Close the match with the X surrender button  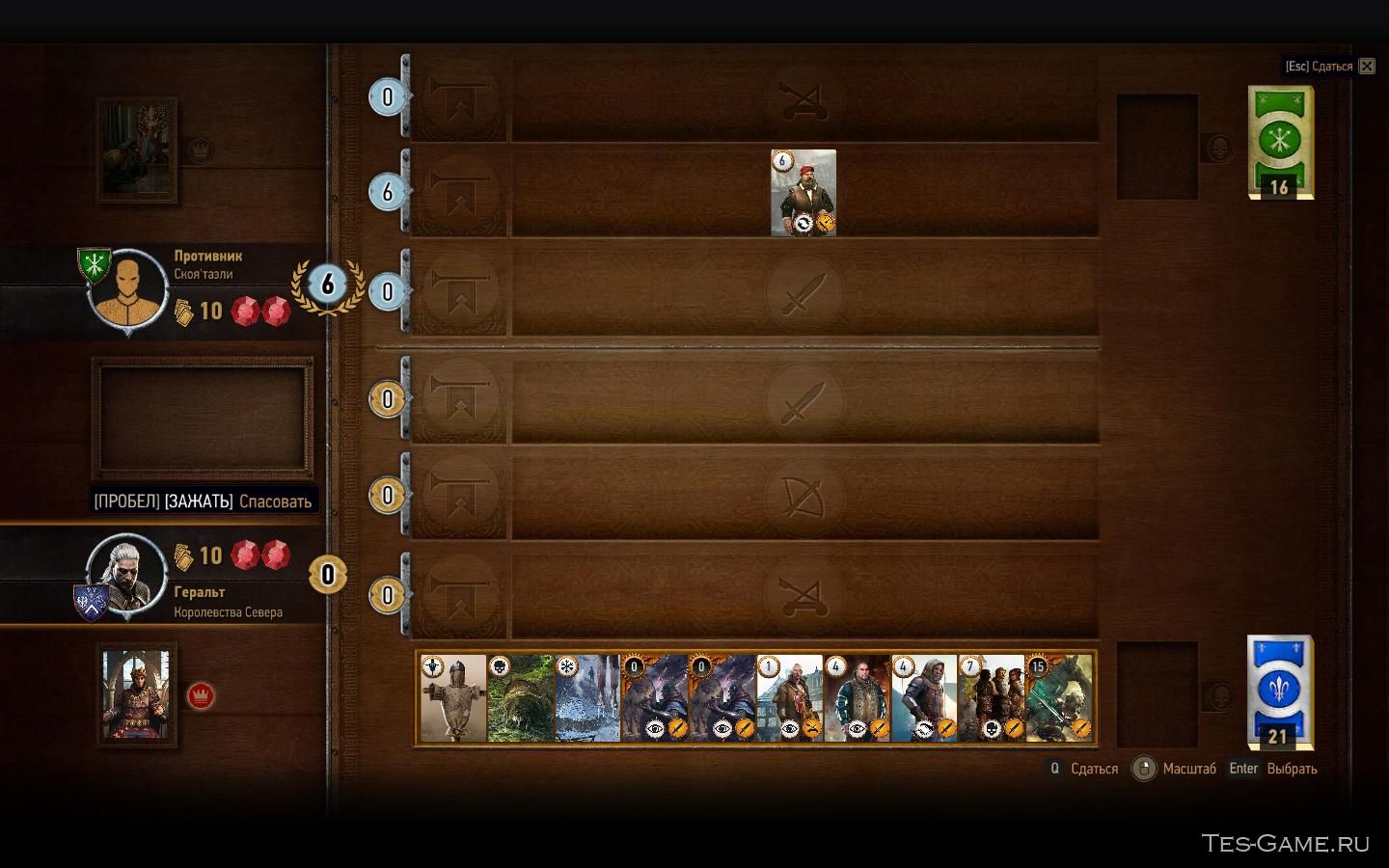[1367, 67]
